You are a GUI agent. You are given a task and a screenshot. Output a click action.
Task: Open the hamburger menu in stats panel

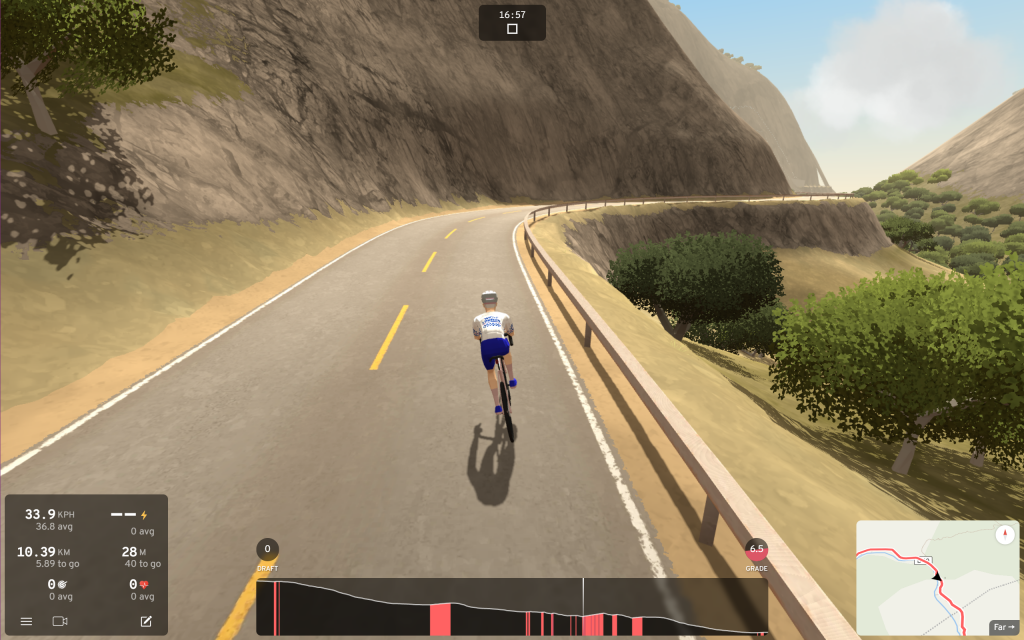click(x=26, y=621)
